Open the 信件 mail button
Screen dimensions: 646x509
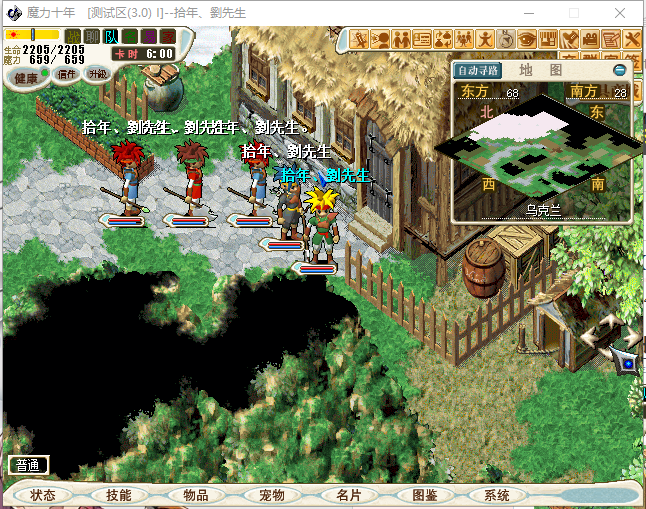tap(67, 74)
